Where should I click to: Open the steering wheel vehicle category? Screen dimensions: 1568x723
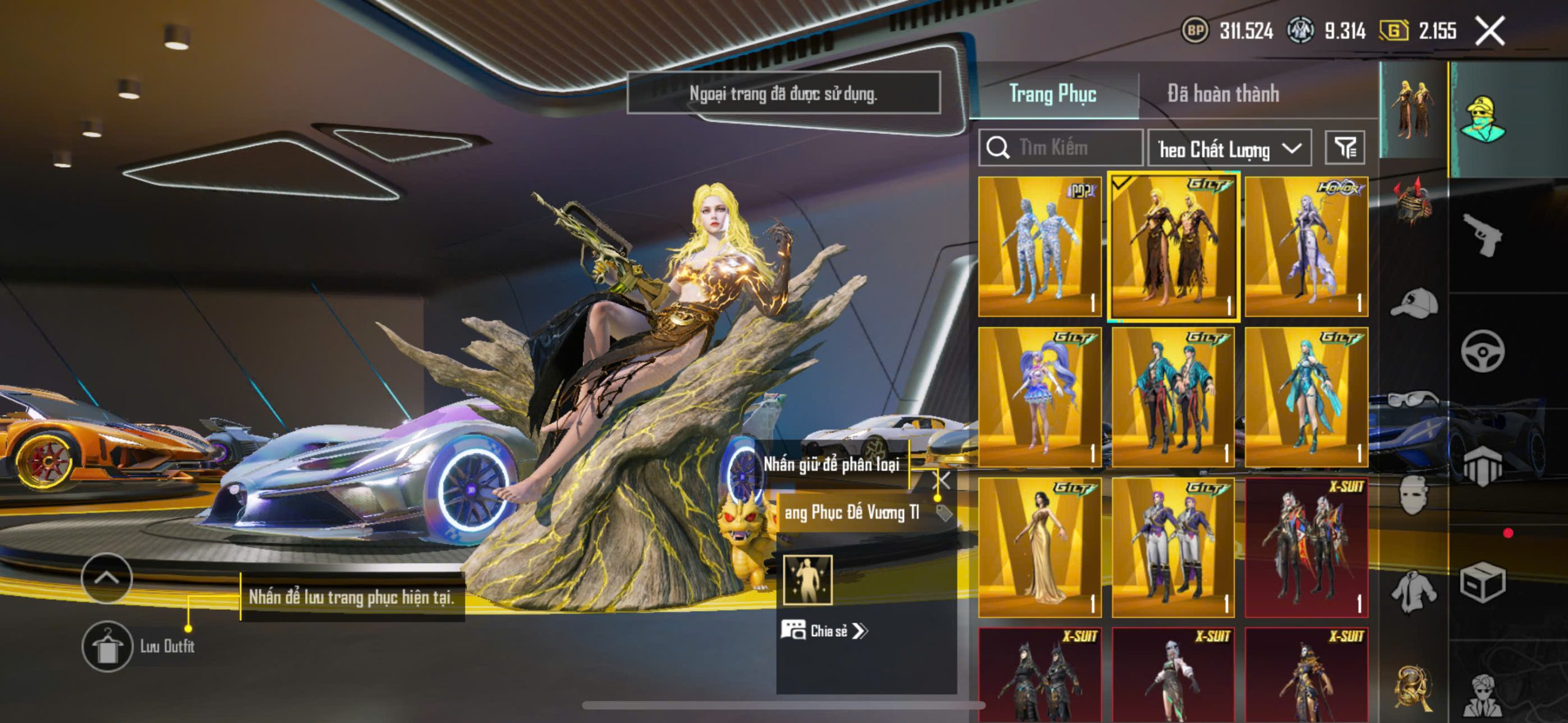(1482, 351)
